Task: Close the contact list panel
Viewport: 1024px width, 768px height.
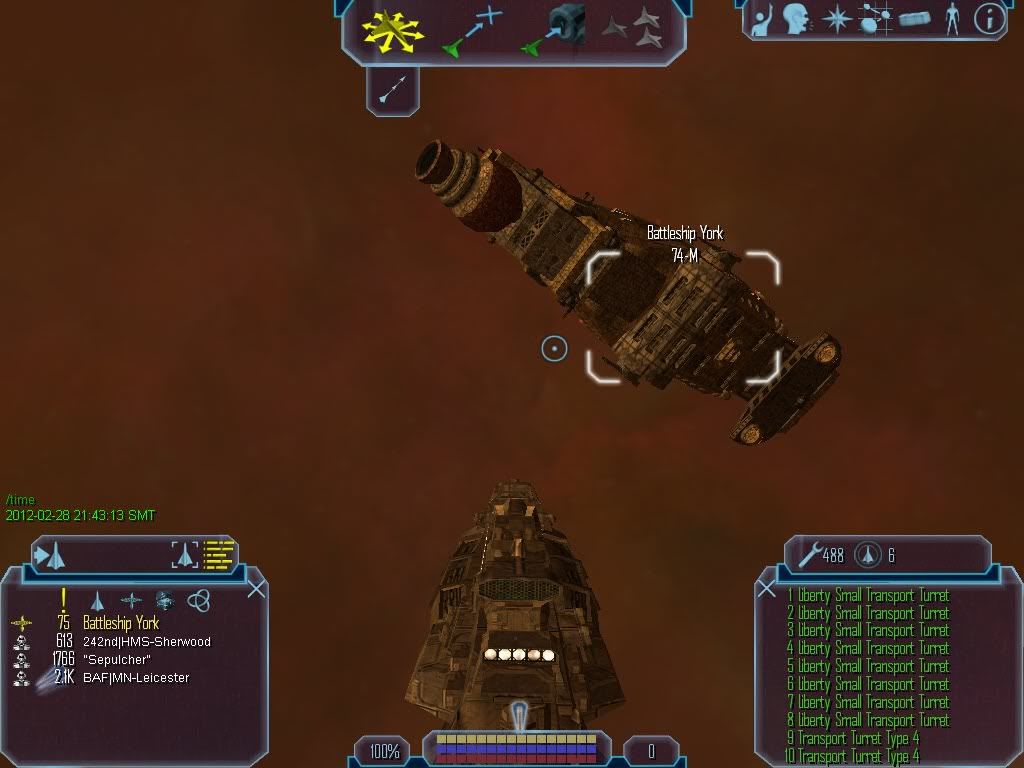Action: pyautogui.click(x=256, y=589)
